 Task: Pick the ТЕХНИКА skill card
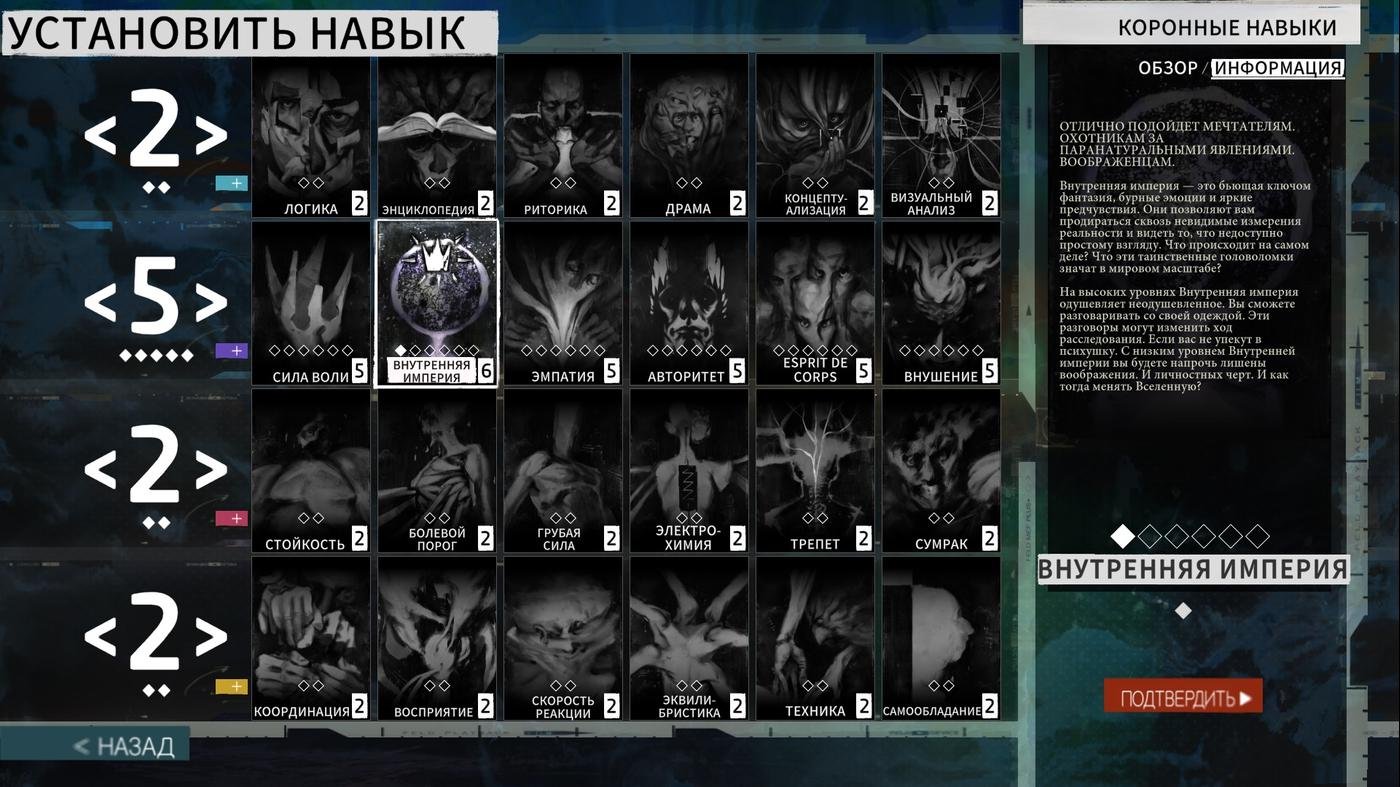click(x=814, y=639)
